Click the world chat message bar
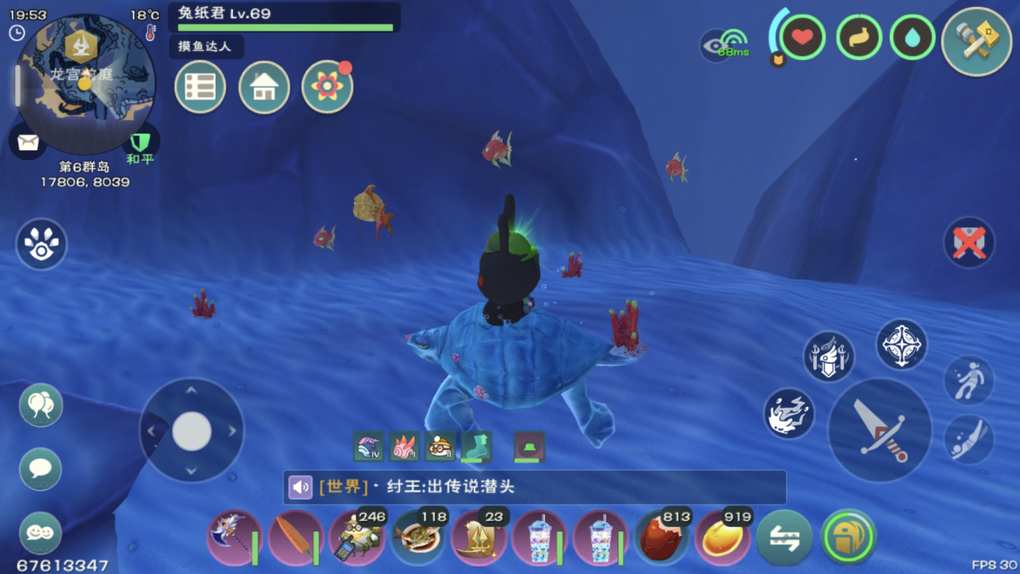Screen dimensions: 1020x574 (x=535, y=487)
